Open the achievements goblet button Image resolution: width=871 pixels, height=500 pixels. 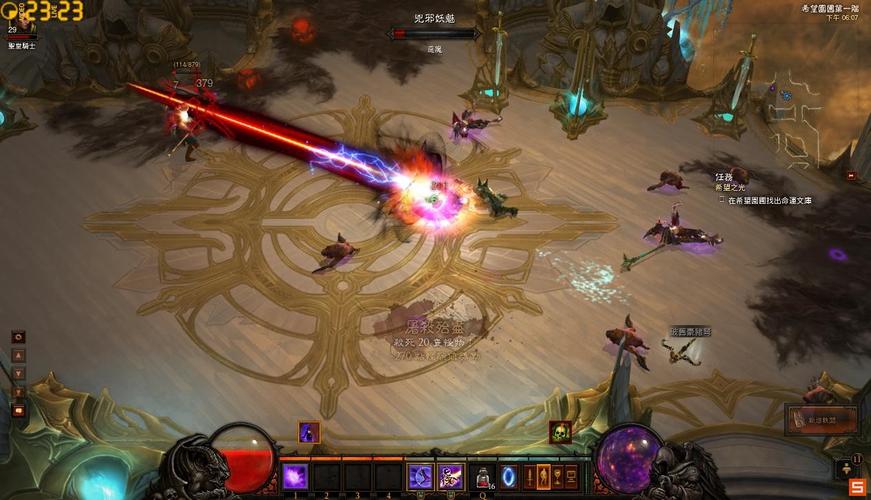click(558, 476)
